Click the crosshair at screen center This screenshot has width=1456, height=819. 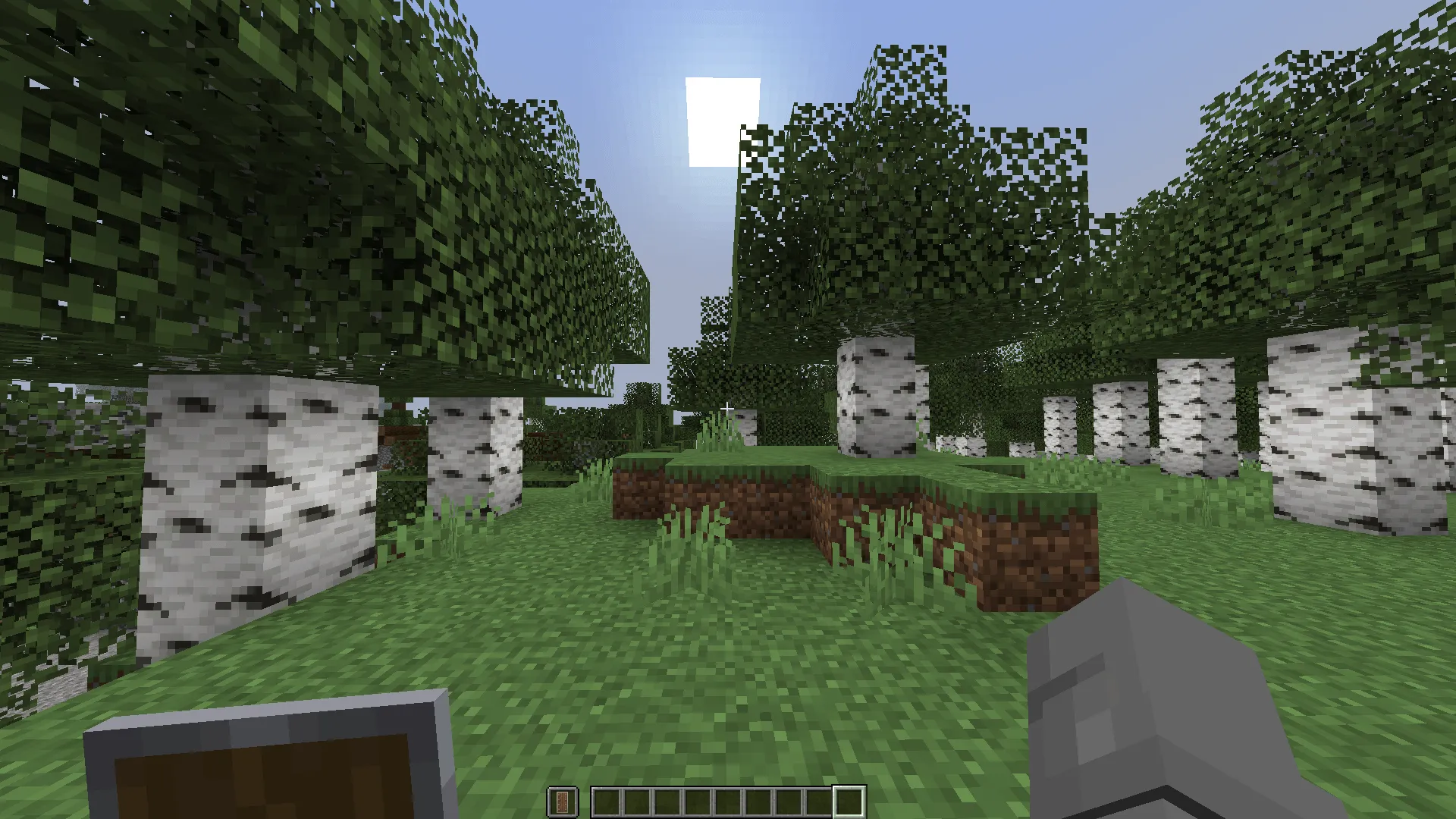tap(727, 408)
